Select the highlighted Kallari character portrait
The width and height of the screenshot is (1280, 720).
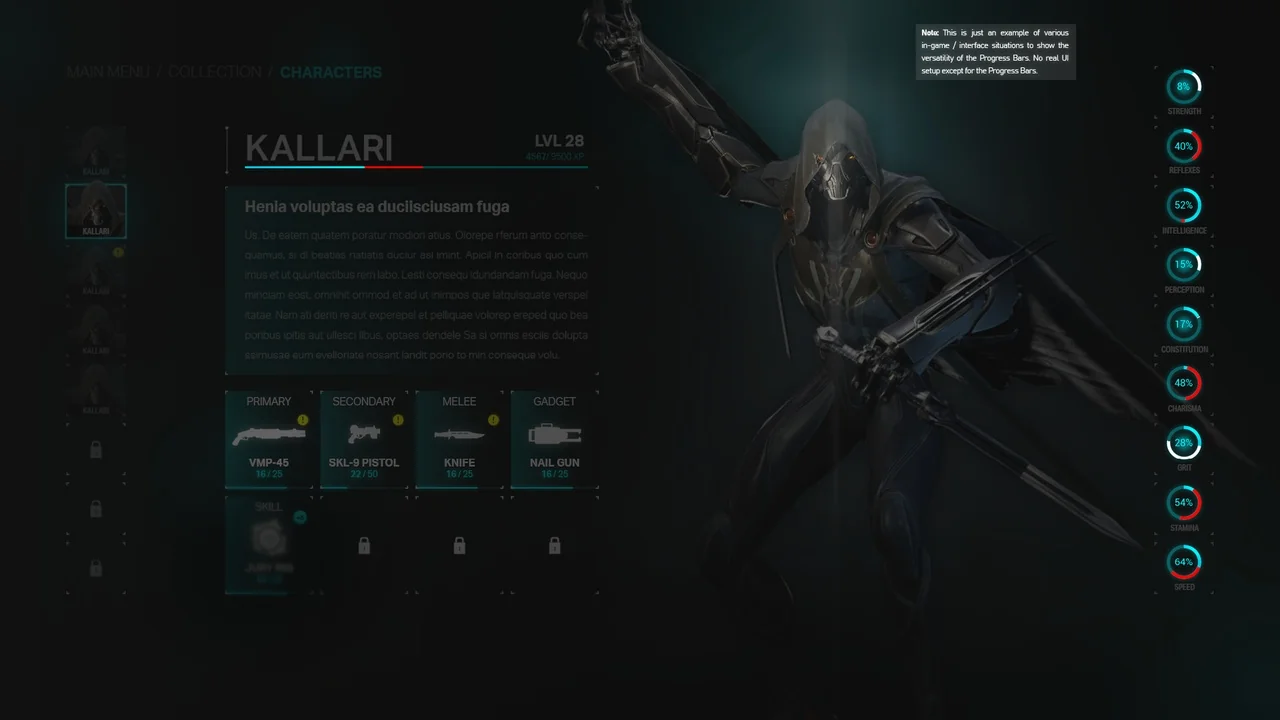click(x=96, y=210)
